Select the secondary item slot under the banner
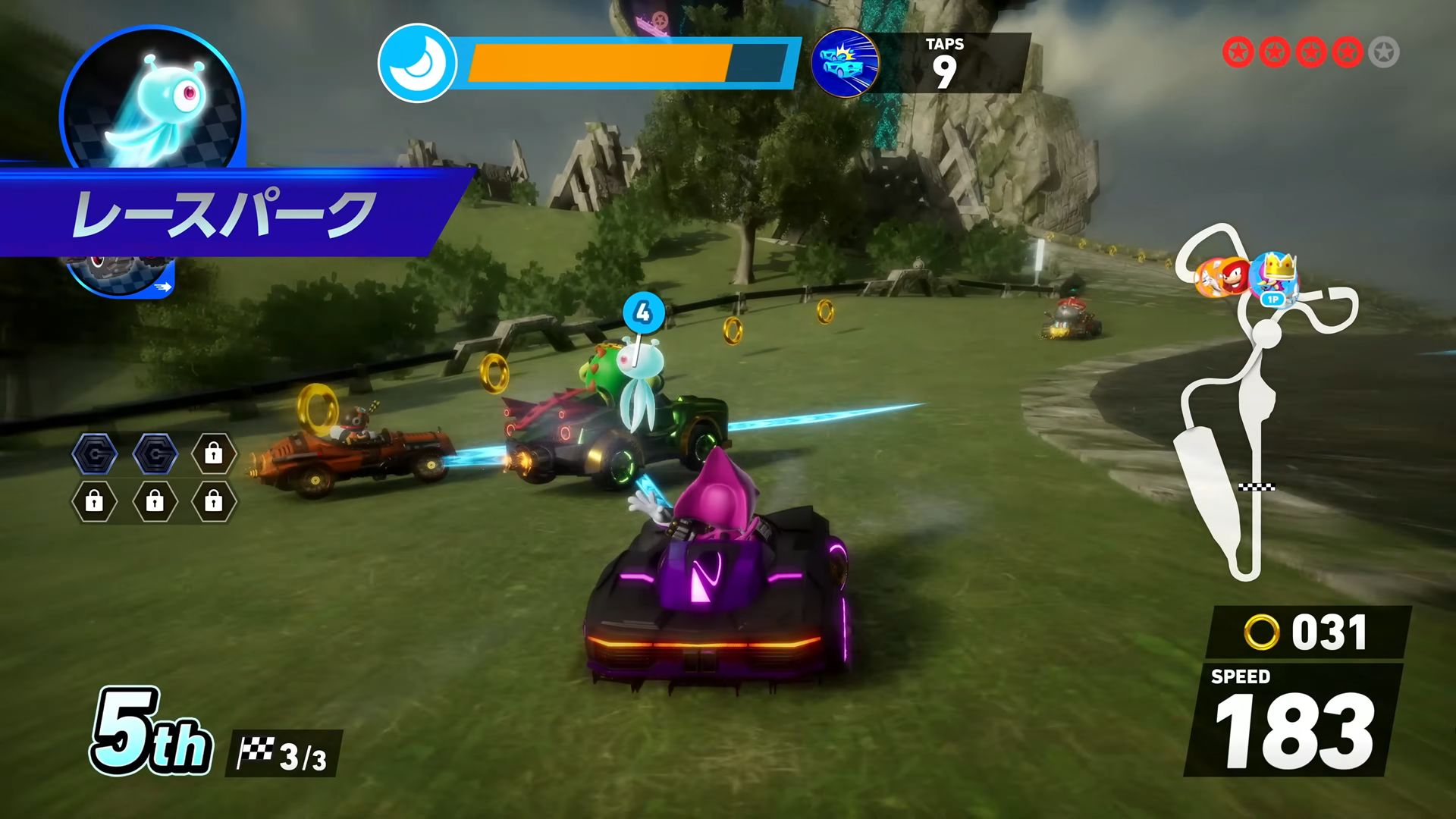Screen dimensions: 1456x819 (x=121, y=276)
